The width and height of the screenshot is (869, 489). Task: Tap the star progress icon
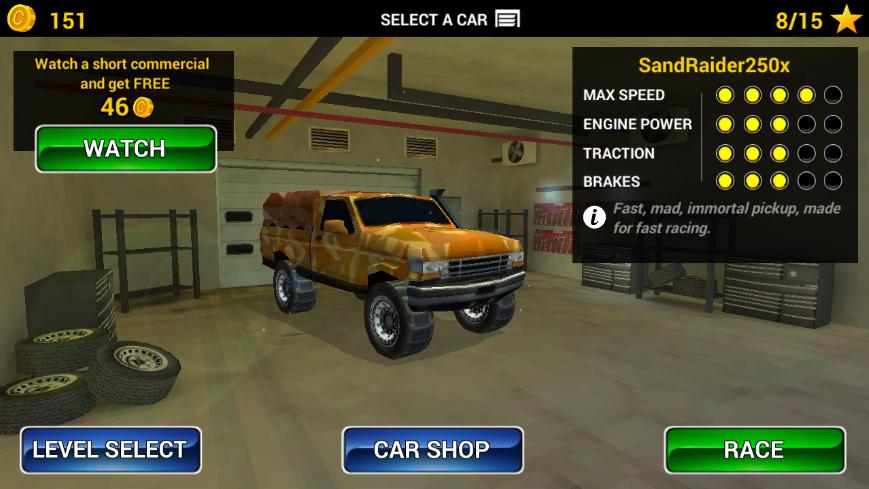tap(845, 19)
